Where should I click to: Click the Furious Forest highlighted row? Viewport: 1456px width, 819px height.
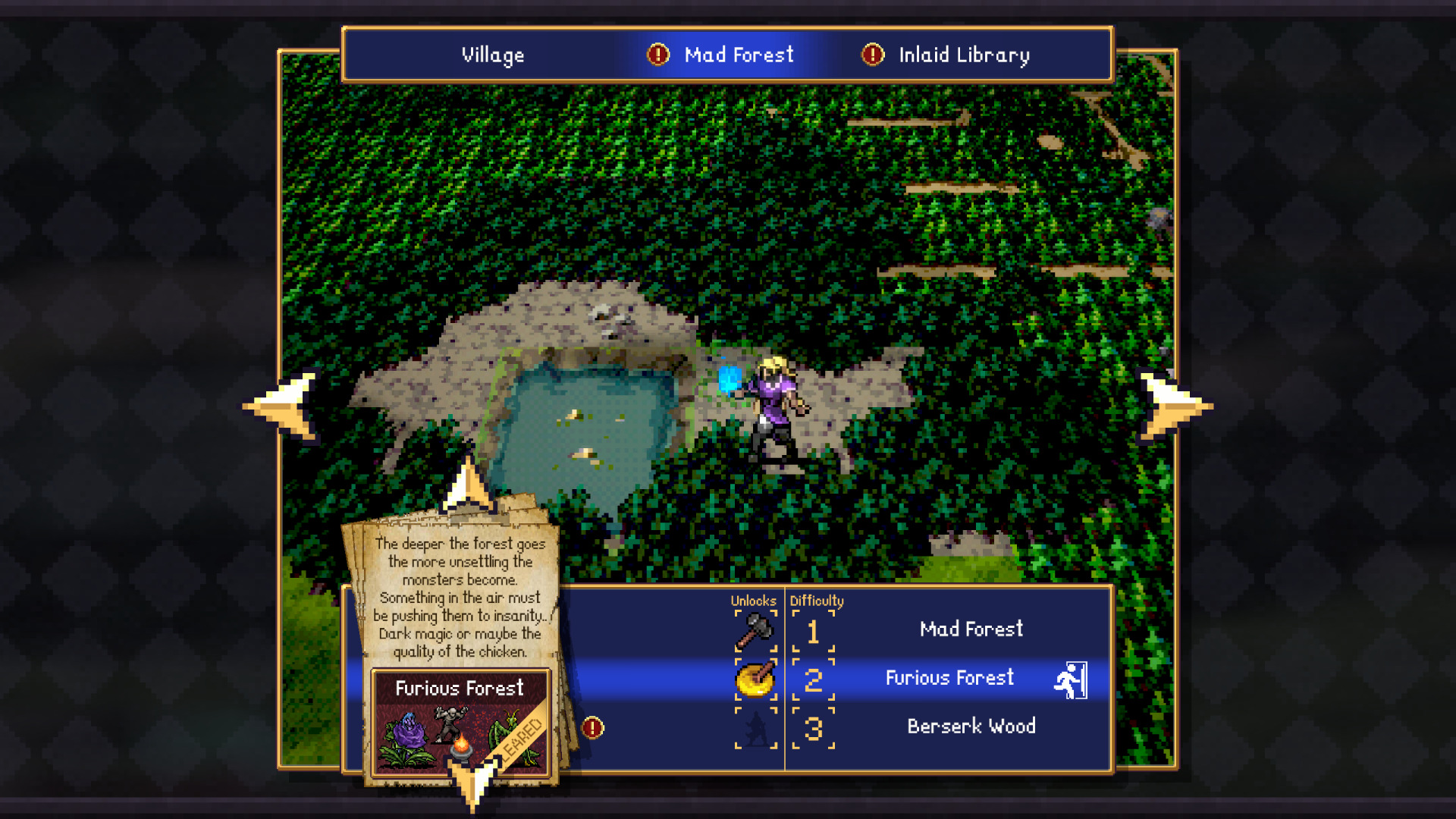click(951, 679)
